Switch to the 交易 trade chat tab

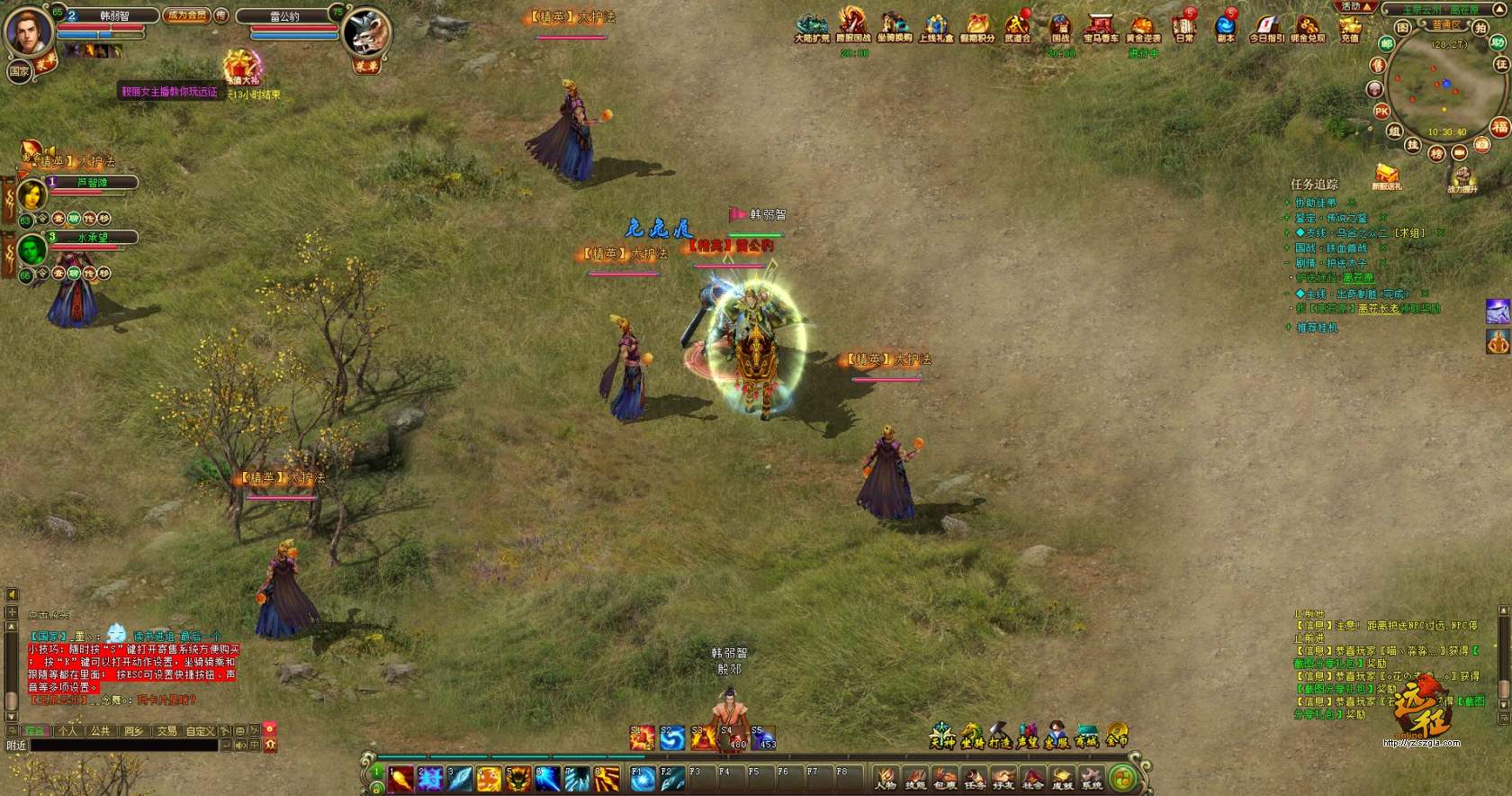click(x=166, y=731)
